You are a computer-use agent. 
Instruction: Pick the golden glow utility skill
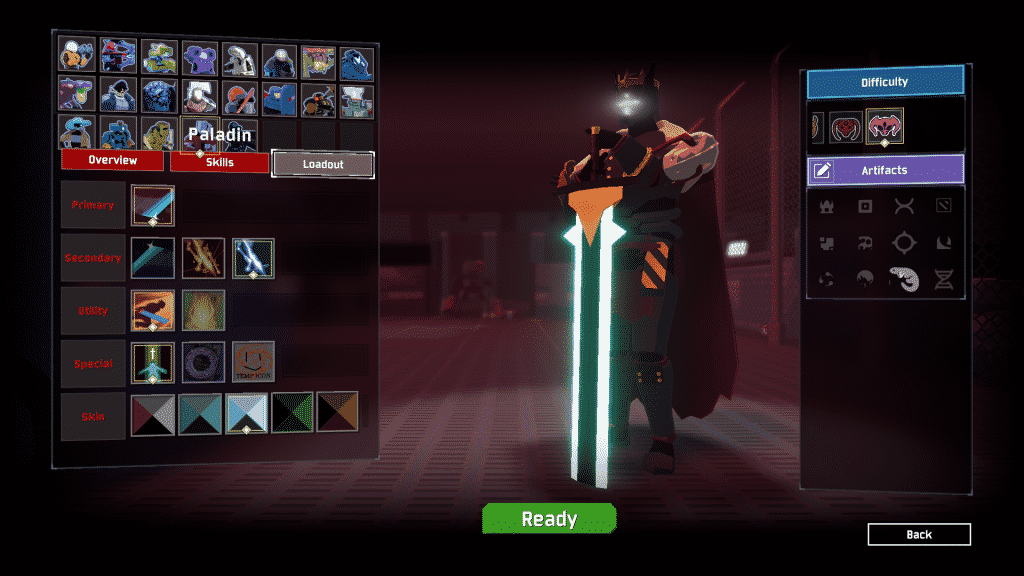click(203, 310)
